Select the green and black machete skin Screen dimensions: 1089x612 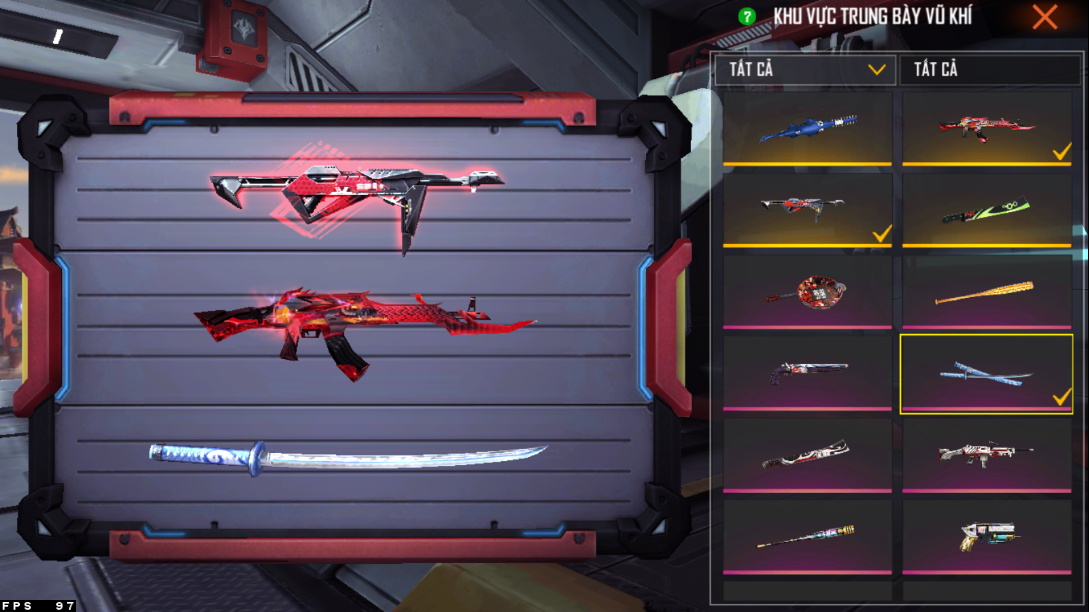[987, 209]
